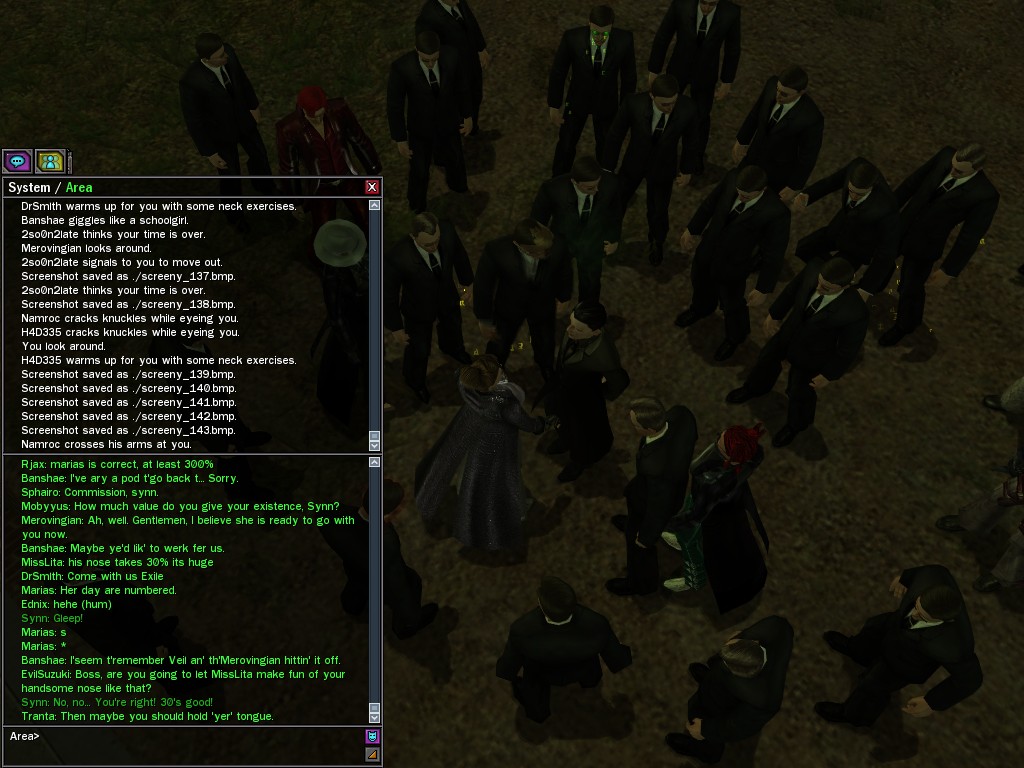Click the System log scroll-up arrow
This screenshot has width=1024, height=768.
(x=375, y=205)
